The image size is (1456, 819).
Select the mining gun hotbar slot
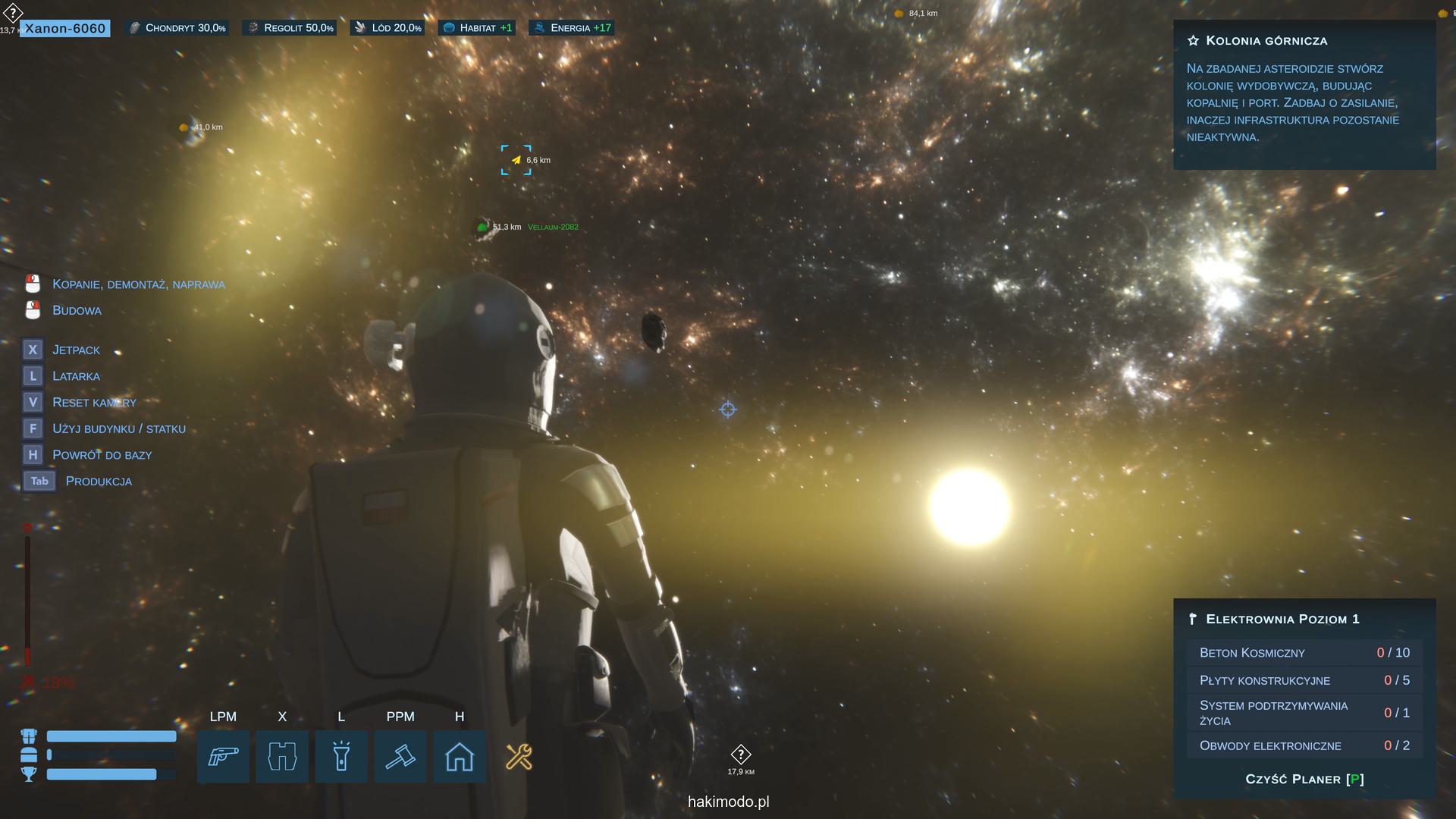click(223, 756)
